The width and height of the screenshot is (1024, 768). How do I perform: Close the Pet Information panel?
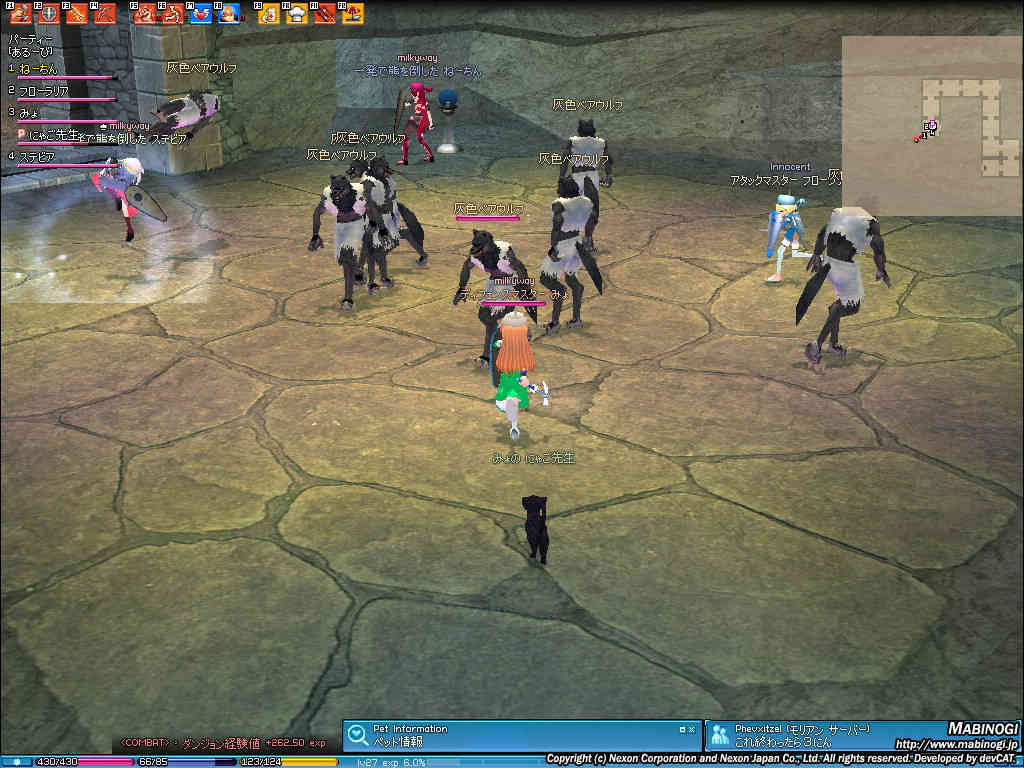pos(690,730)
